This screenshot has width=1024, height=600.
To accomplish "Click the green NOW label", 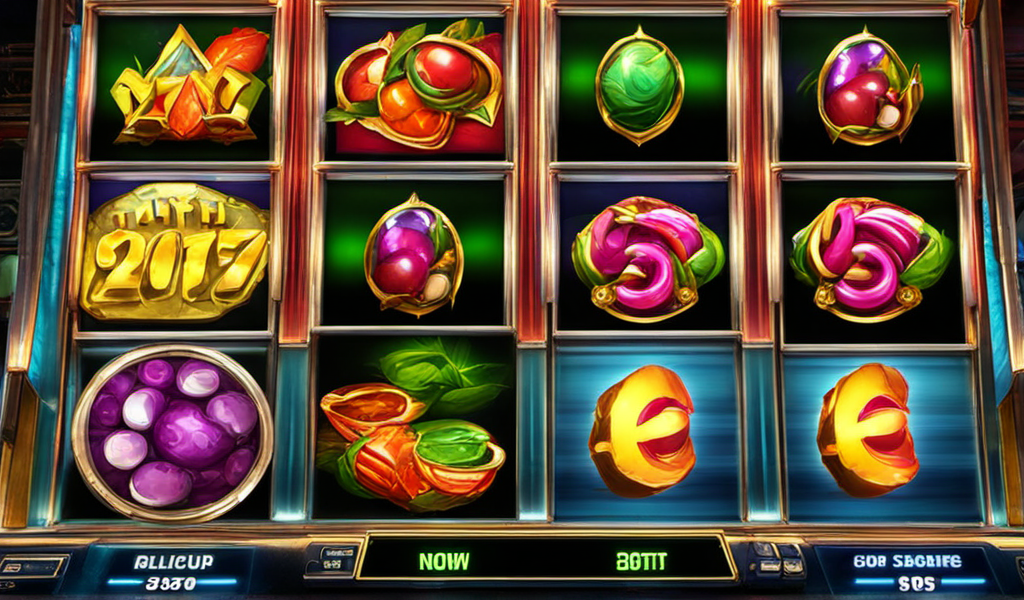I will pos(444,561).
